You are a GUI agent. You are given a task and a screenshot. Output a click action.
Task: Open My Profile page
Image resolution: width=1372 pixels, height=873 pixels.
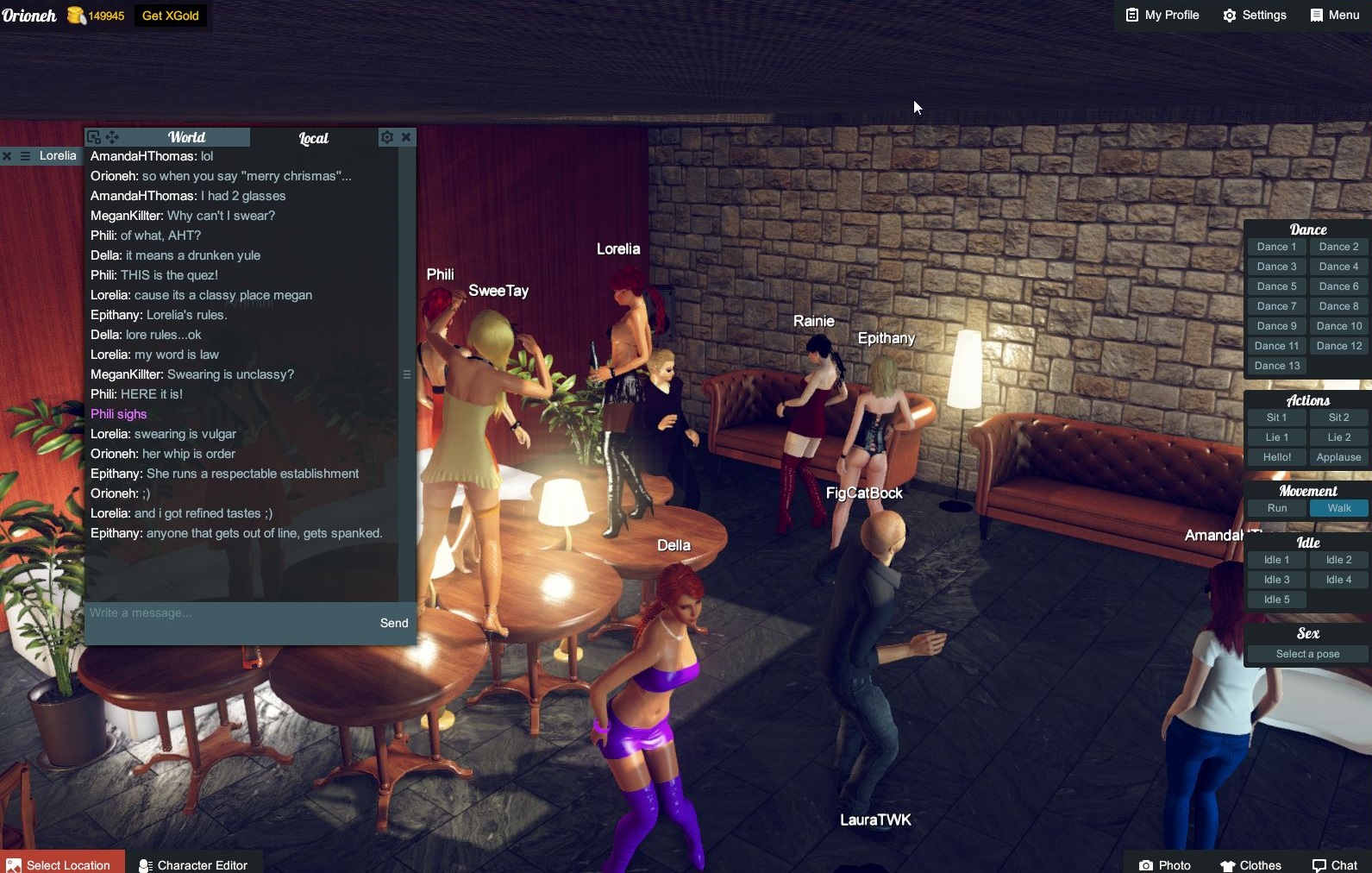click(x=1162, y=16)
